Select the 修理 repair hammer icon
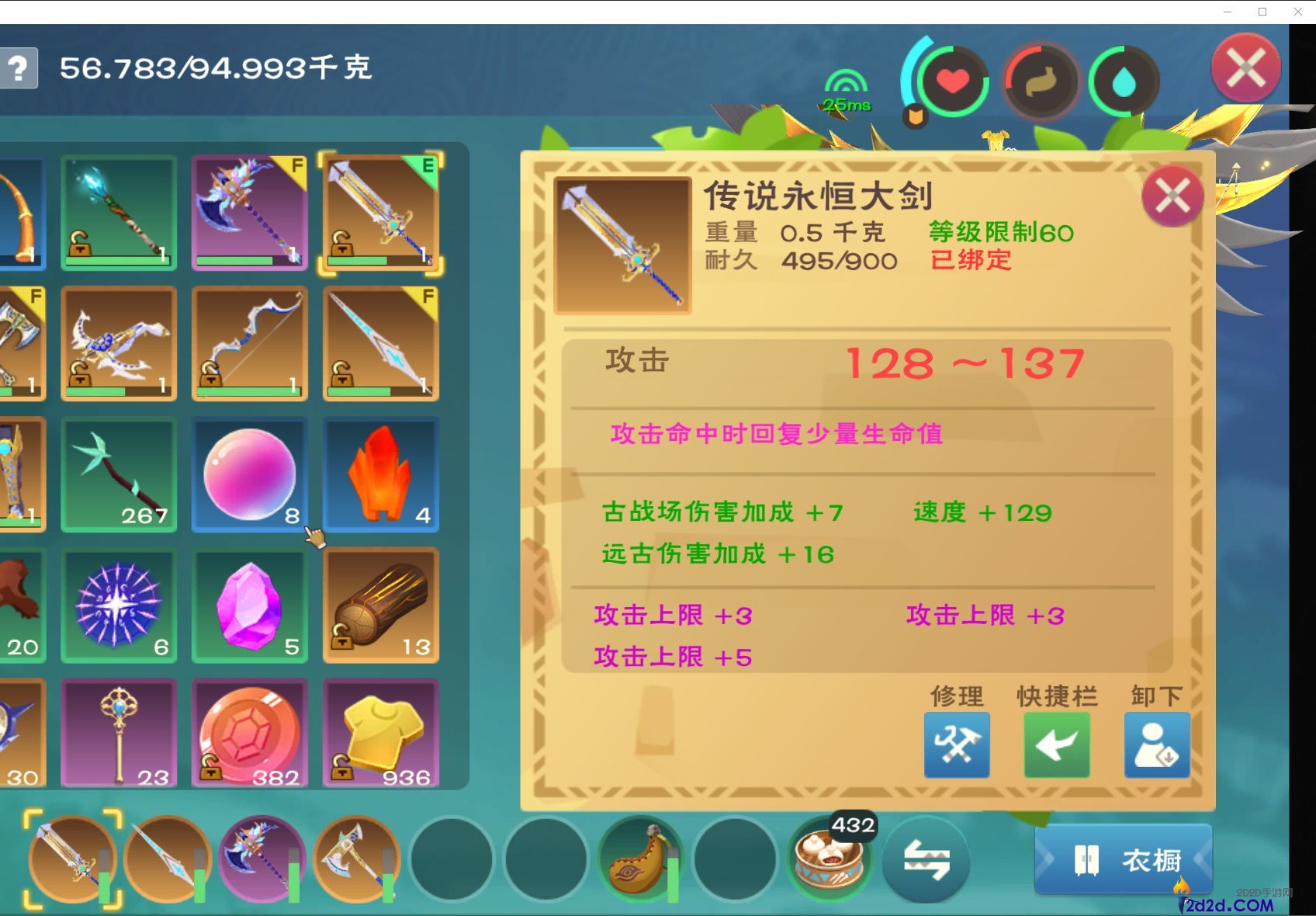This screenshot has height=916, width=1316. [x=956, y=744]
